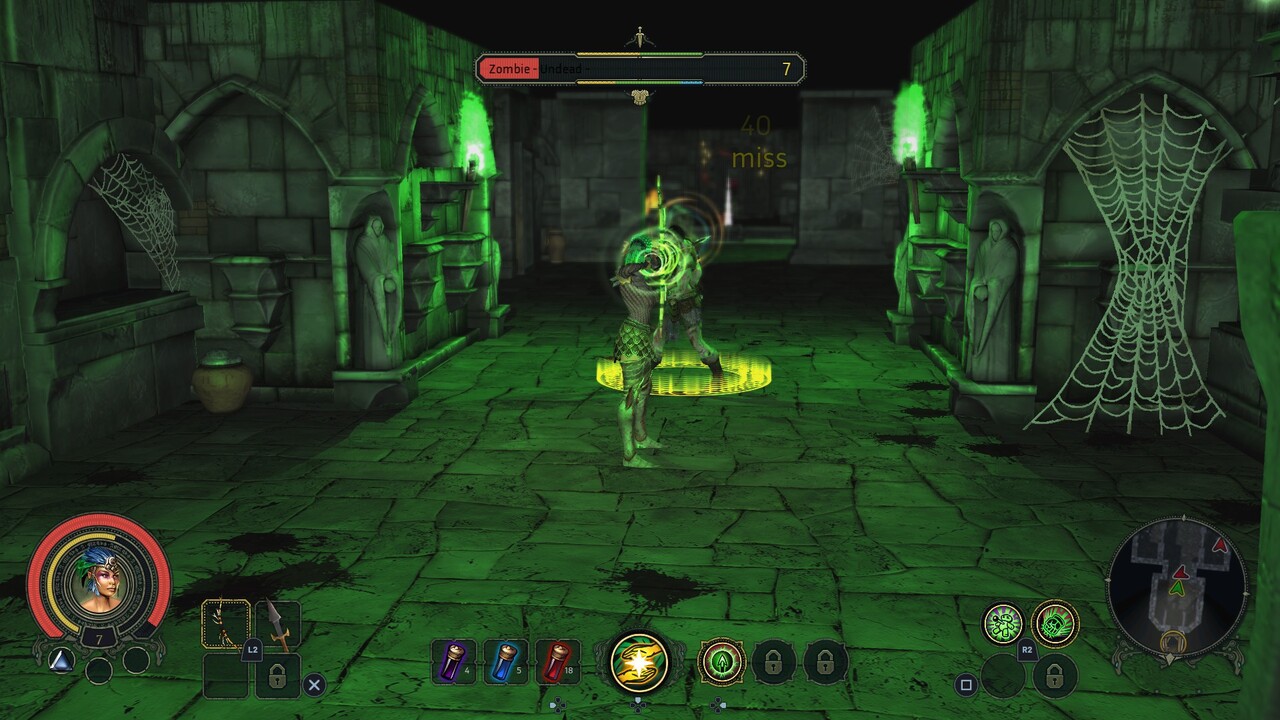This screenshot has width=1280, height=720.
Task: Equip the bow weapon slot
Action: 226,625
